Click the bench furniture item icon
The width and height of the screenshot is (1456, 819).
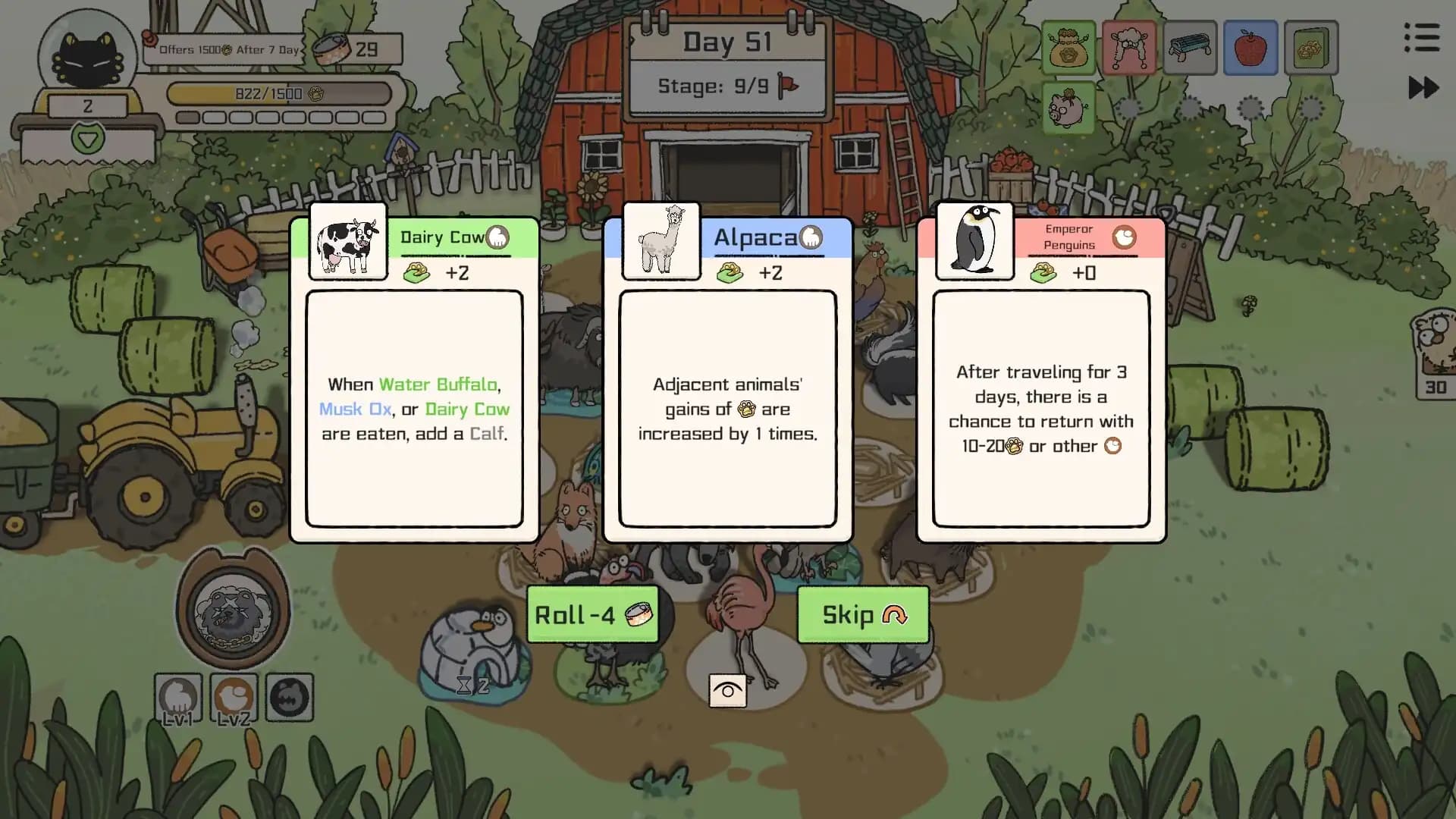[1190, 47]
